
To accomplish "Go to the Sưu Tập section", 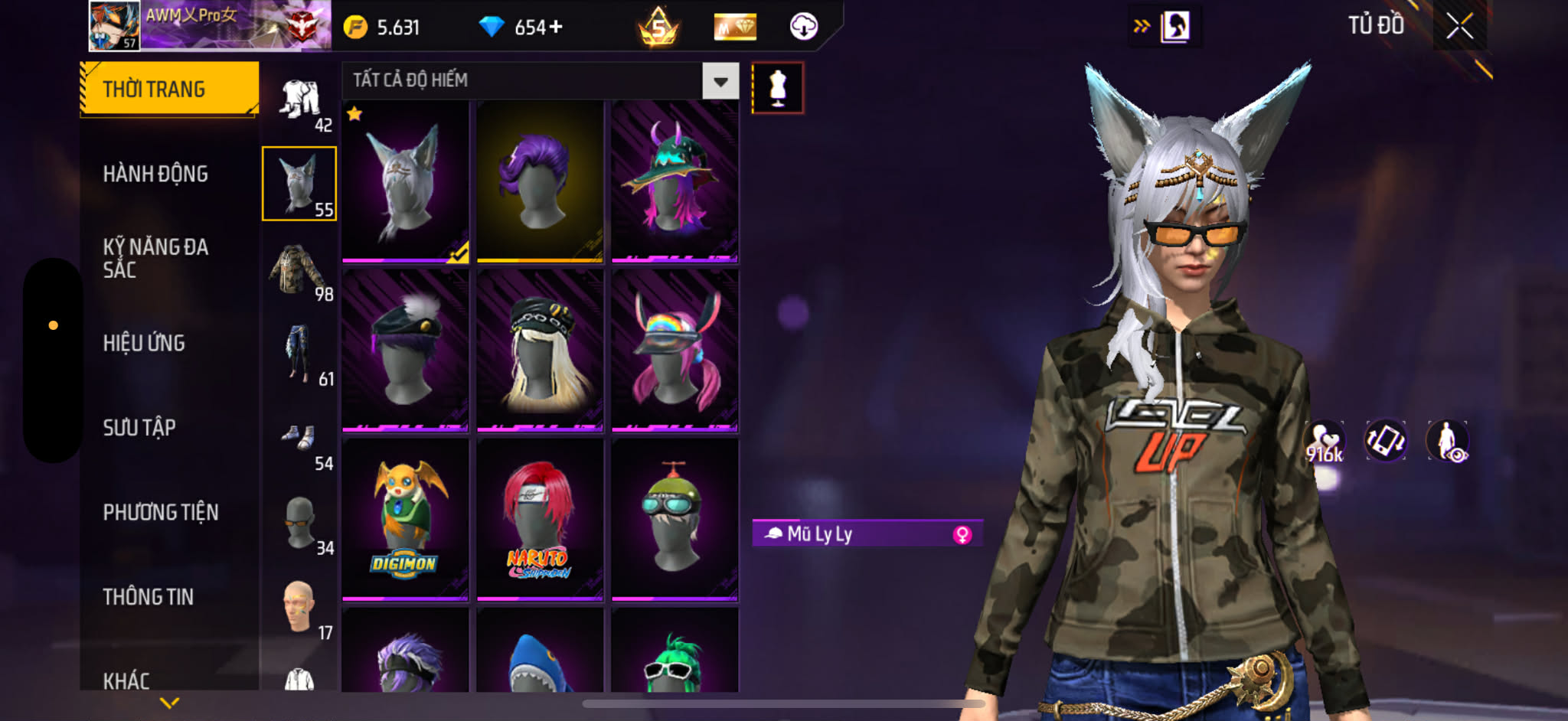I will pyautogui.click(x=139, y=428).
